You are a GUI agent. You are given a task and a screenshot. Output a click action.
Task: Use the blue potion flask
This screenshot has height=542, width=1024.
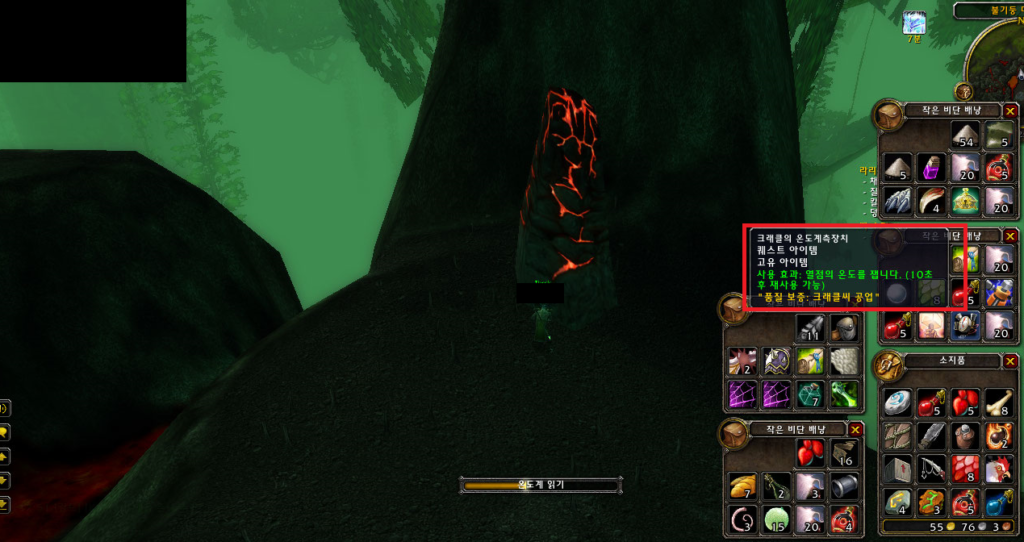[x=996, y=500]
